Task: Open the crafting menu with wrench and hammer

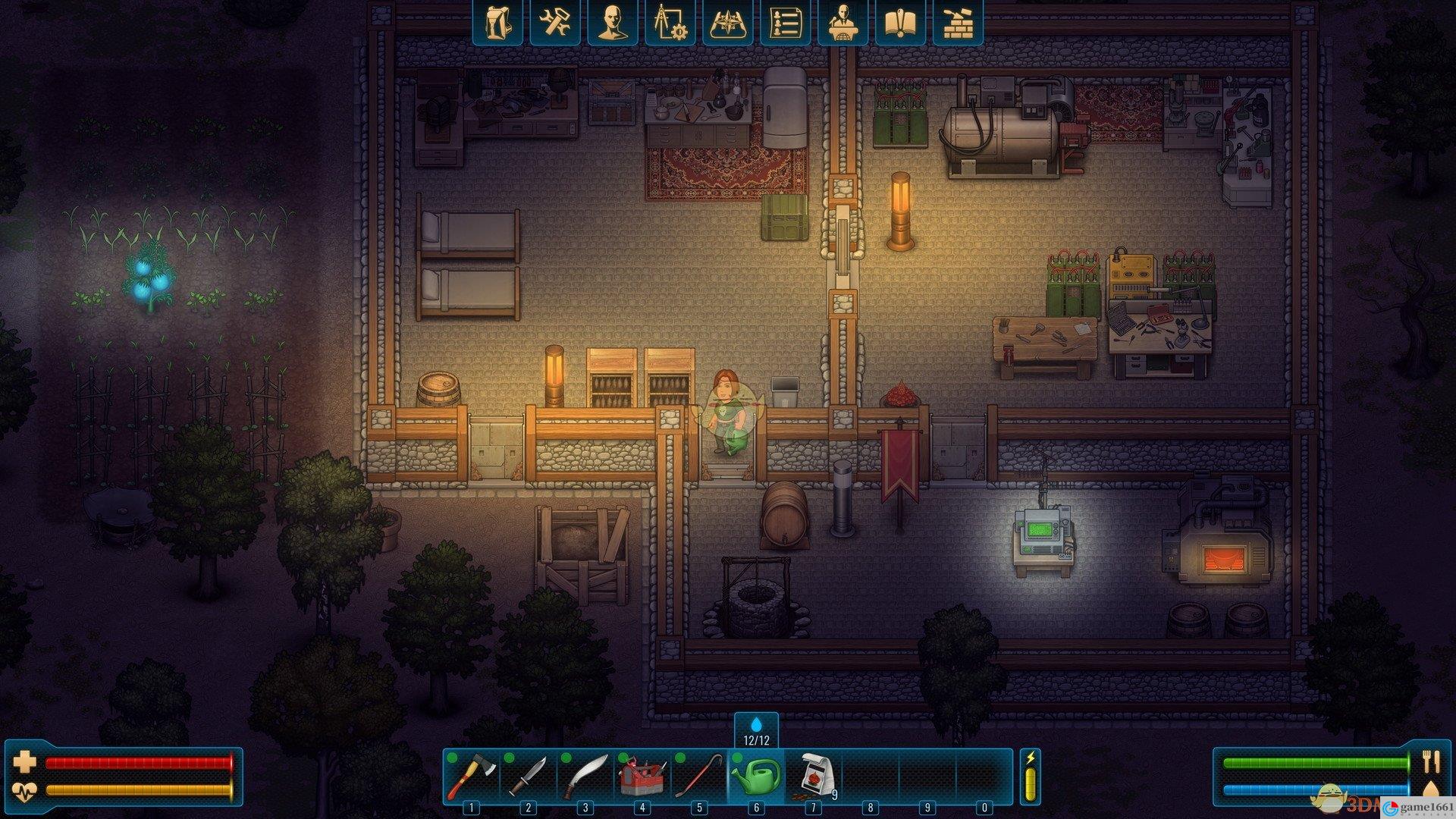Action: point(555,22)
